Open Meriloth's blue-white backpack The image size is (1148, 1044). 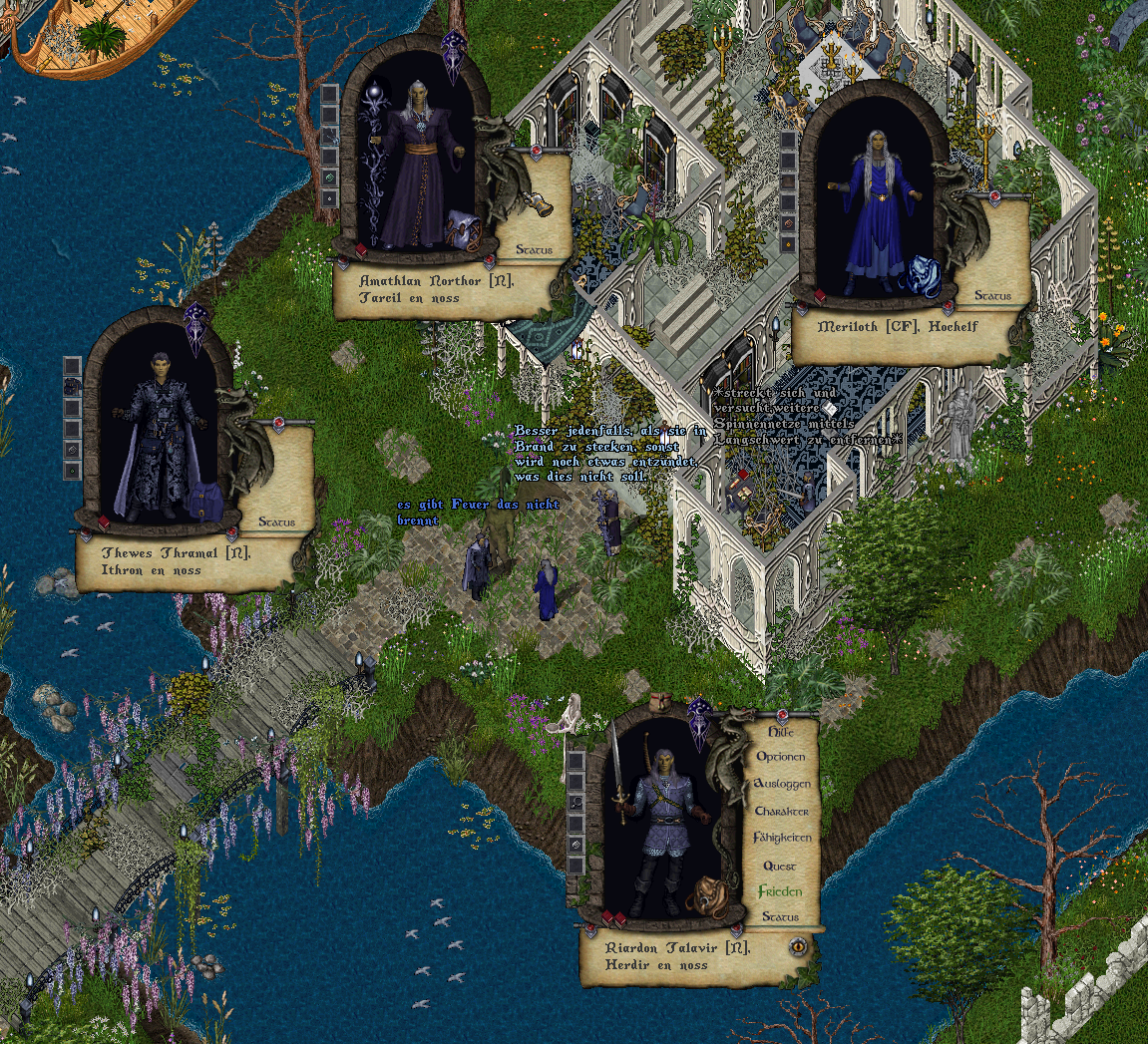pos(921,274)
